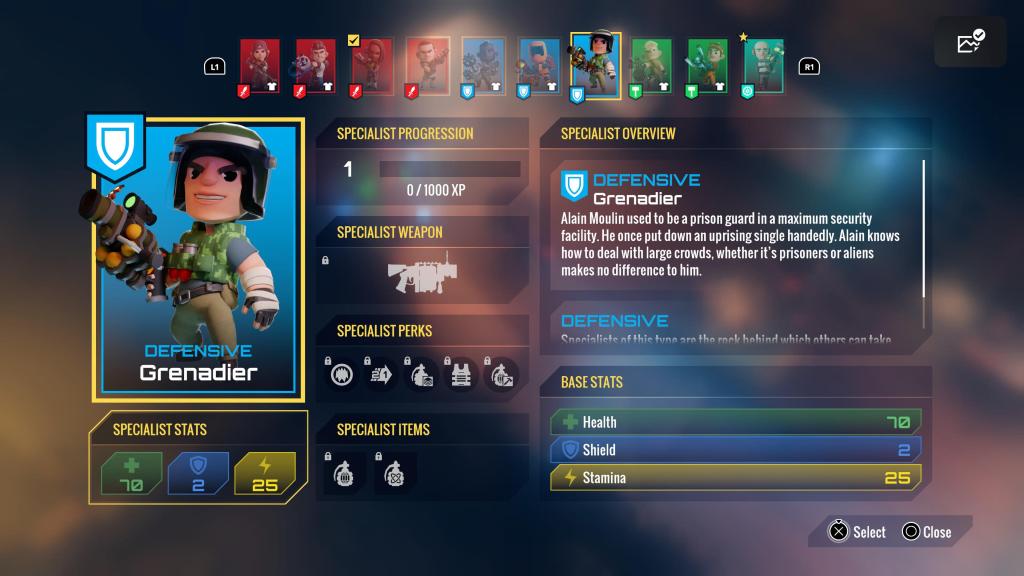Pick the specialist portrait marked with a gold star
Image resolution: width=1024 pixels, height=576 pixels.
coord(763,66)
